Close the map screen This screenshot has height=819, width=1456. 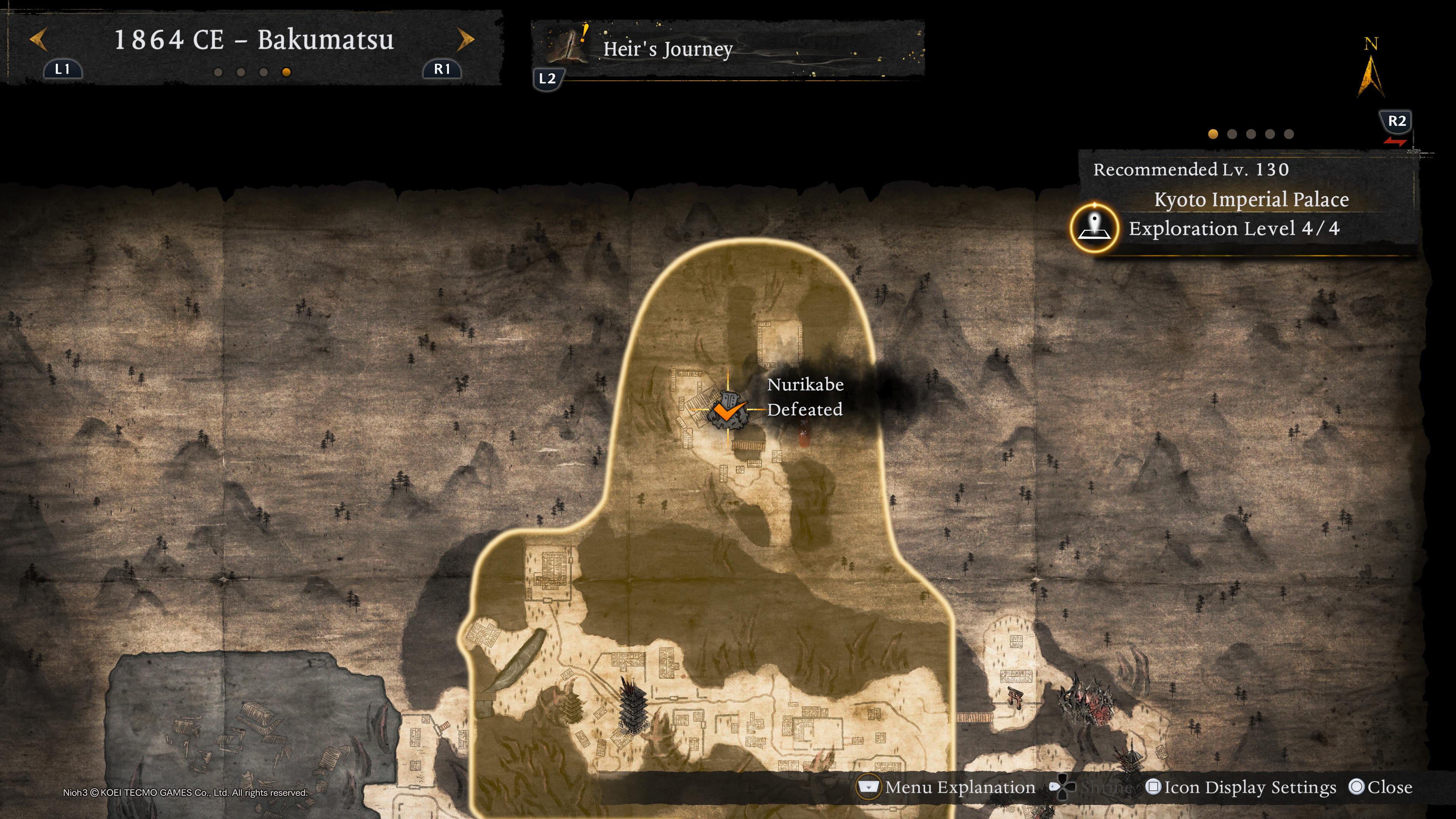coord(1381,788)
